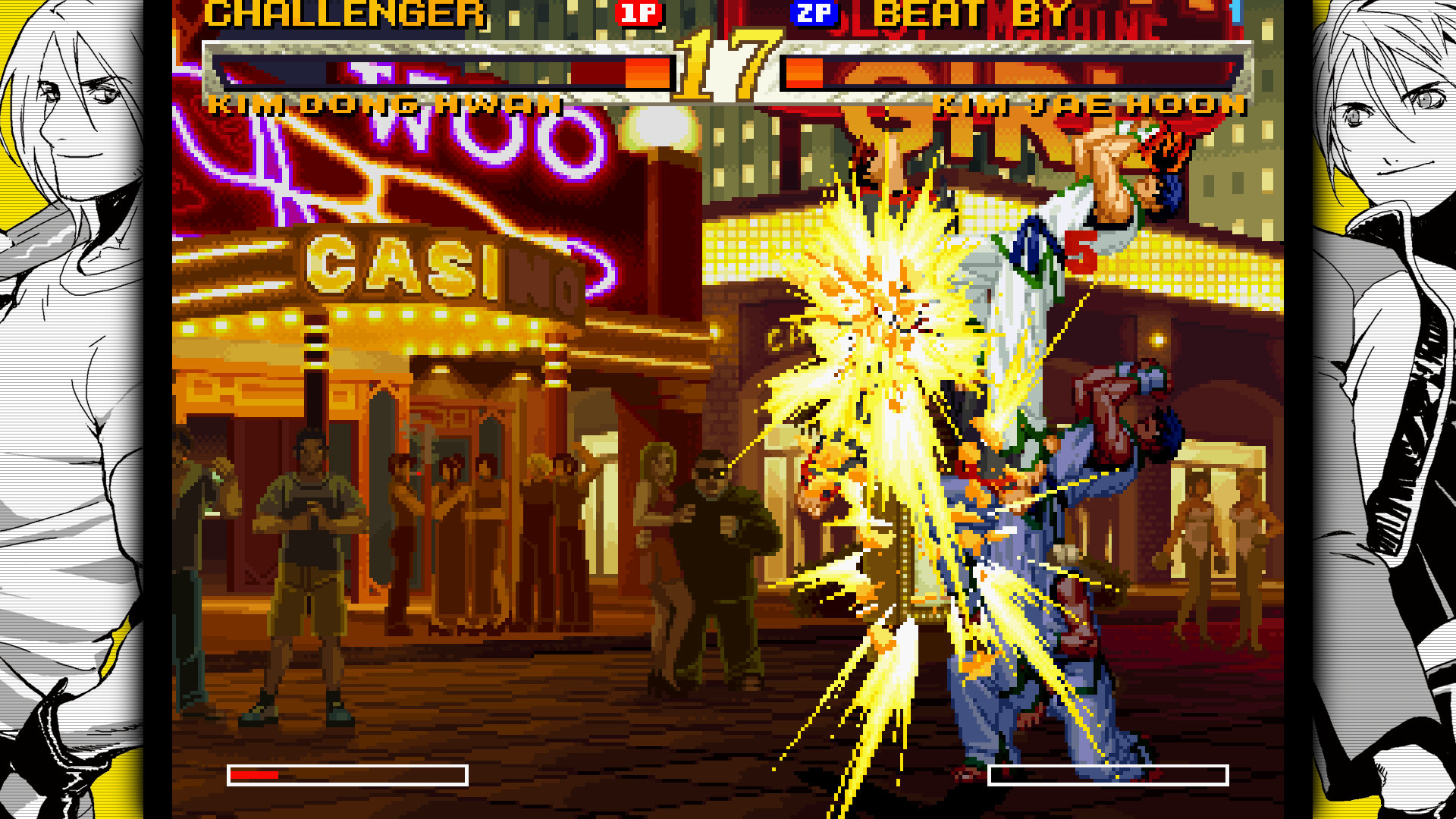
Task: Toggle player 2's POW gauge at bottom right
Action: (x=1107, y=774)
